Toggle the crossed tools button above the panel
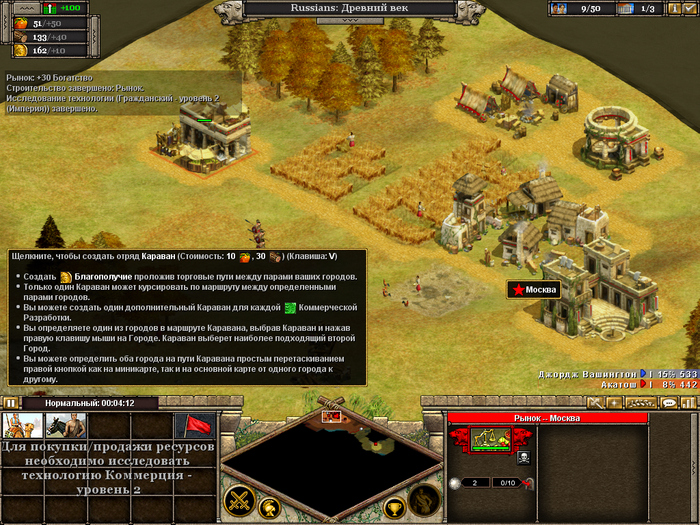Viewport: 700px width, 525px height. pos(593,402)
